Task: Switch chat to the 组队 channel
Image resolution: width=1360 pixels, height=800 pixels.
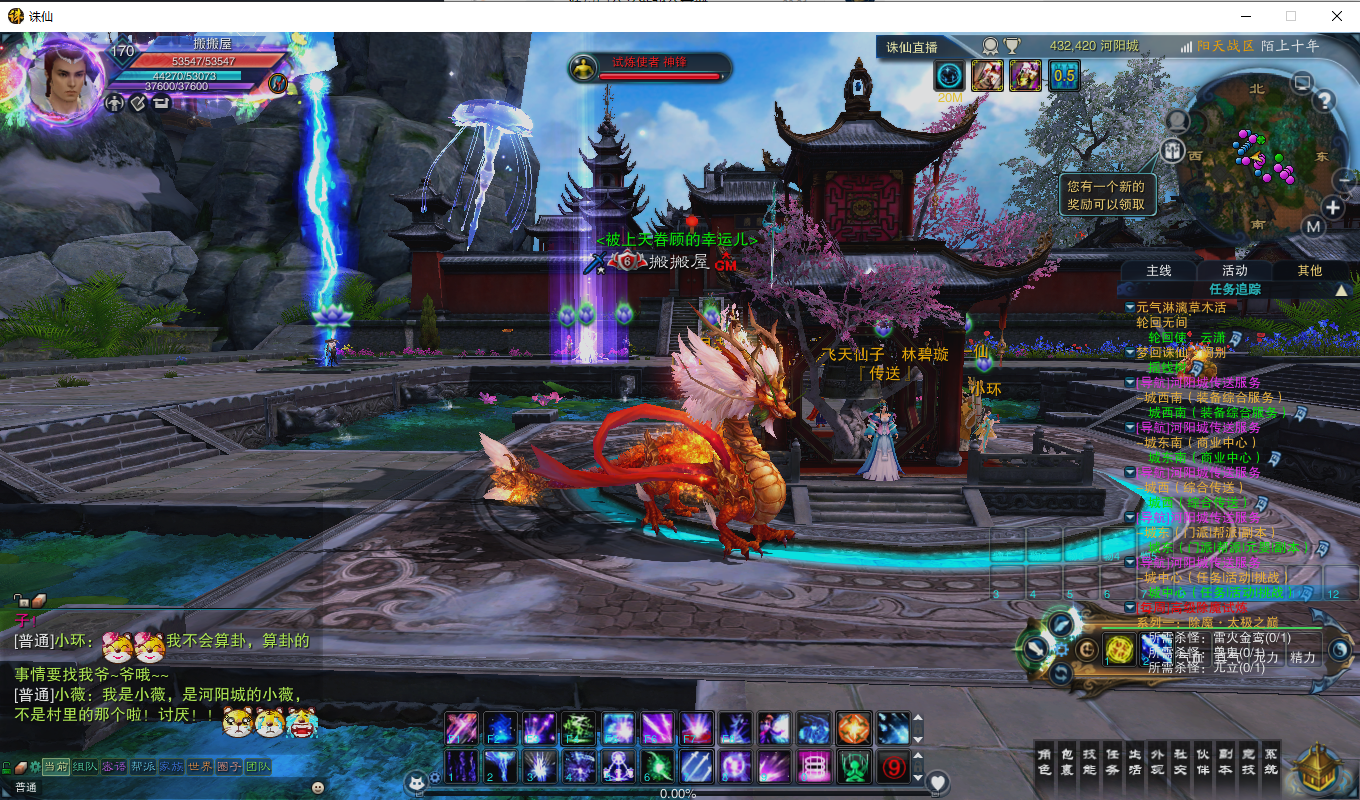Action: (85, 767)
